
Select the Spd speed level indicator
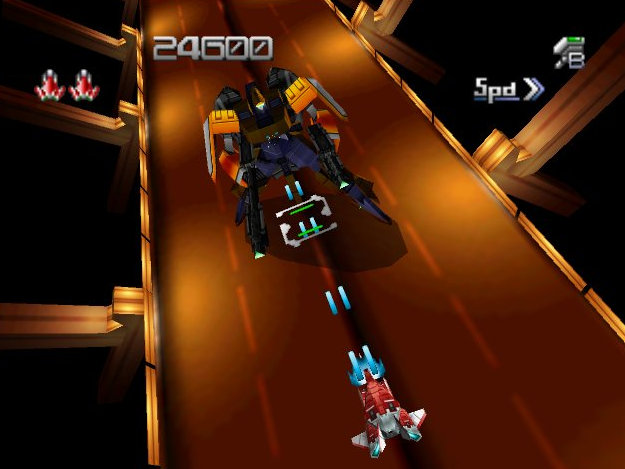(508, 89)
